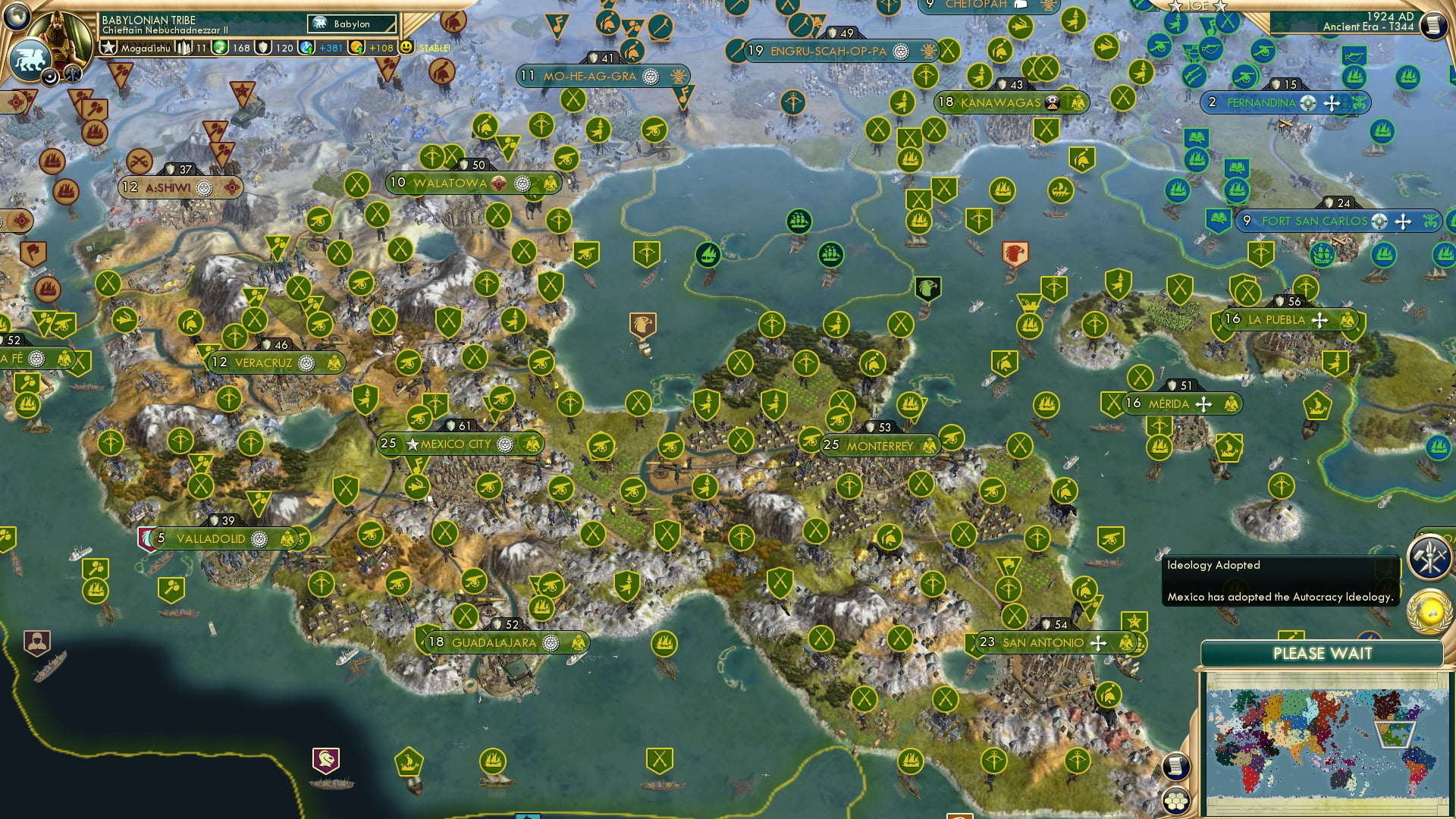The image size is (1456, 819).
Task: Click the Mogadishu city name in the status bar
Action: point(146,49)
